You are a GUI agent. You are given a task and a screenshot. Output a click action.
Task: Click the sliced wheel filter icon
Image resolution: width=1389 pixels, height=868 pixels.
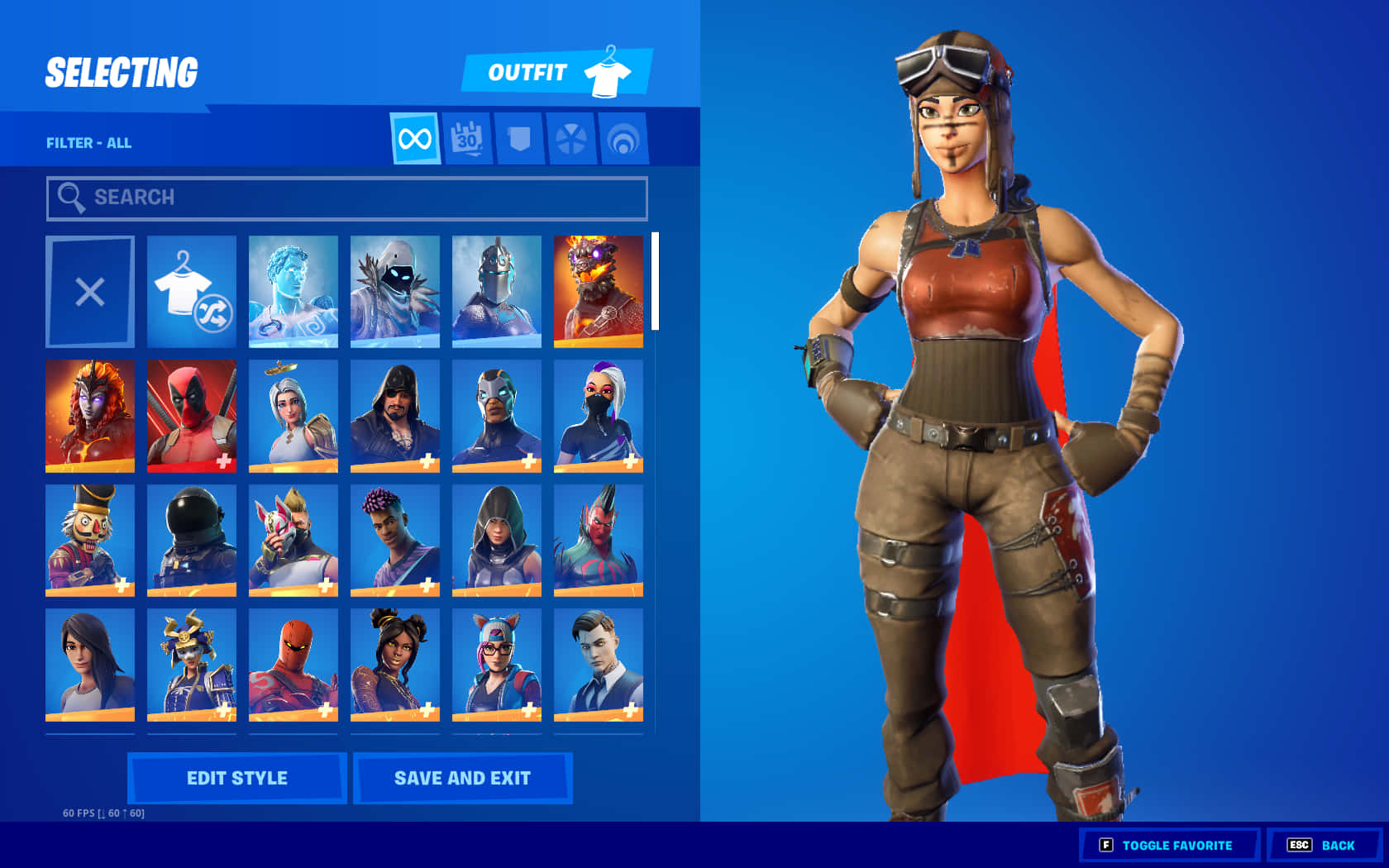[x=572, y=139]
